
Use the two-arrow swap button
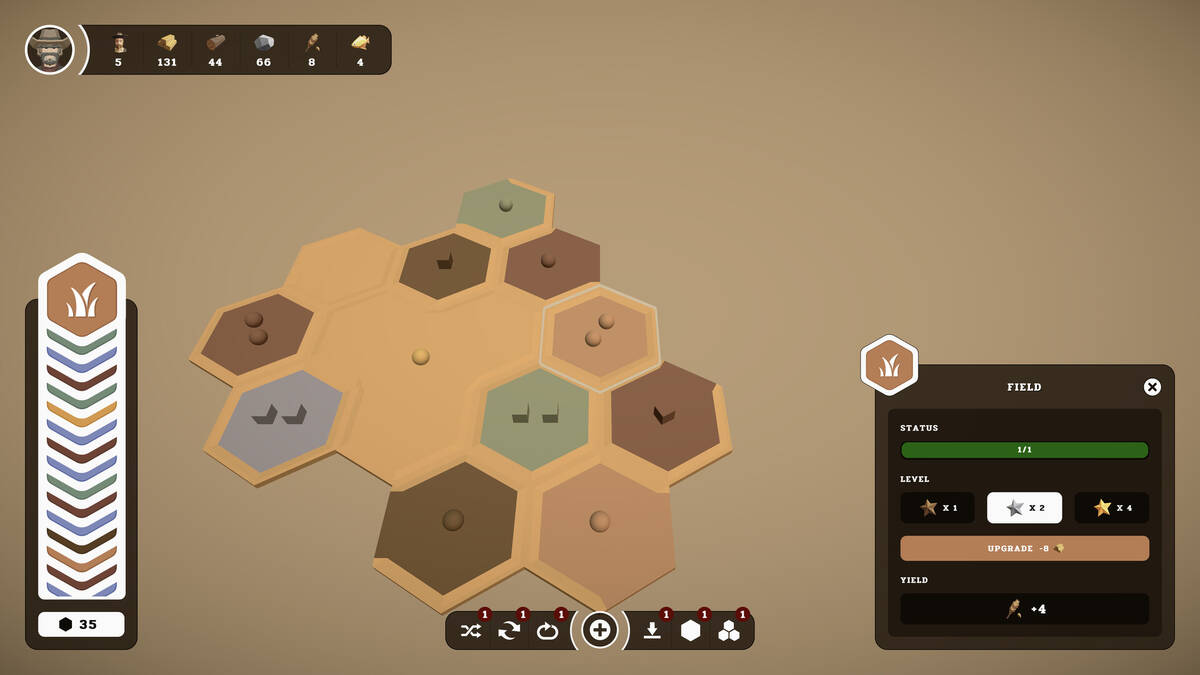[509, 630]
